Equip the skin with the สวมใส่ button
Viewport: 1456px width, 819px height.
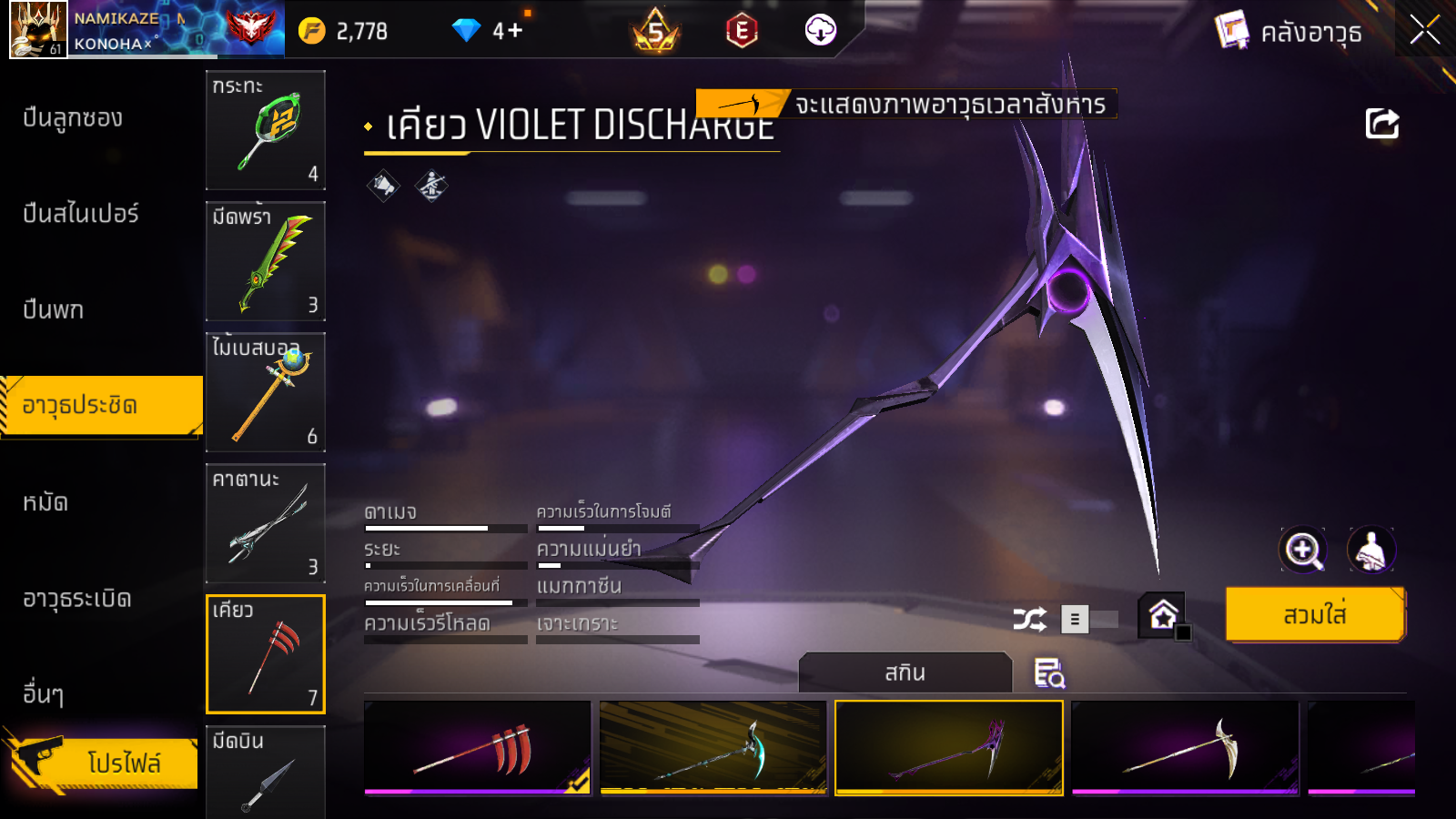click(x=1314, y=615)
